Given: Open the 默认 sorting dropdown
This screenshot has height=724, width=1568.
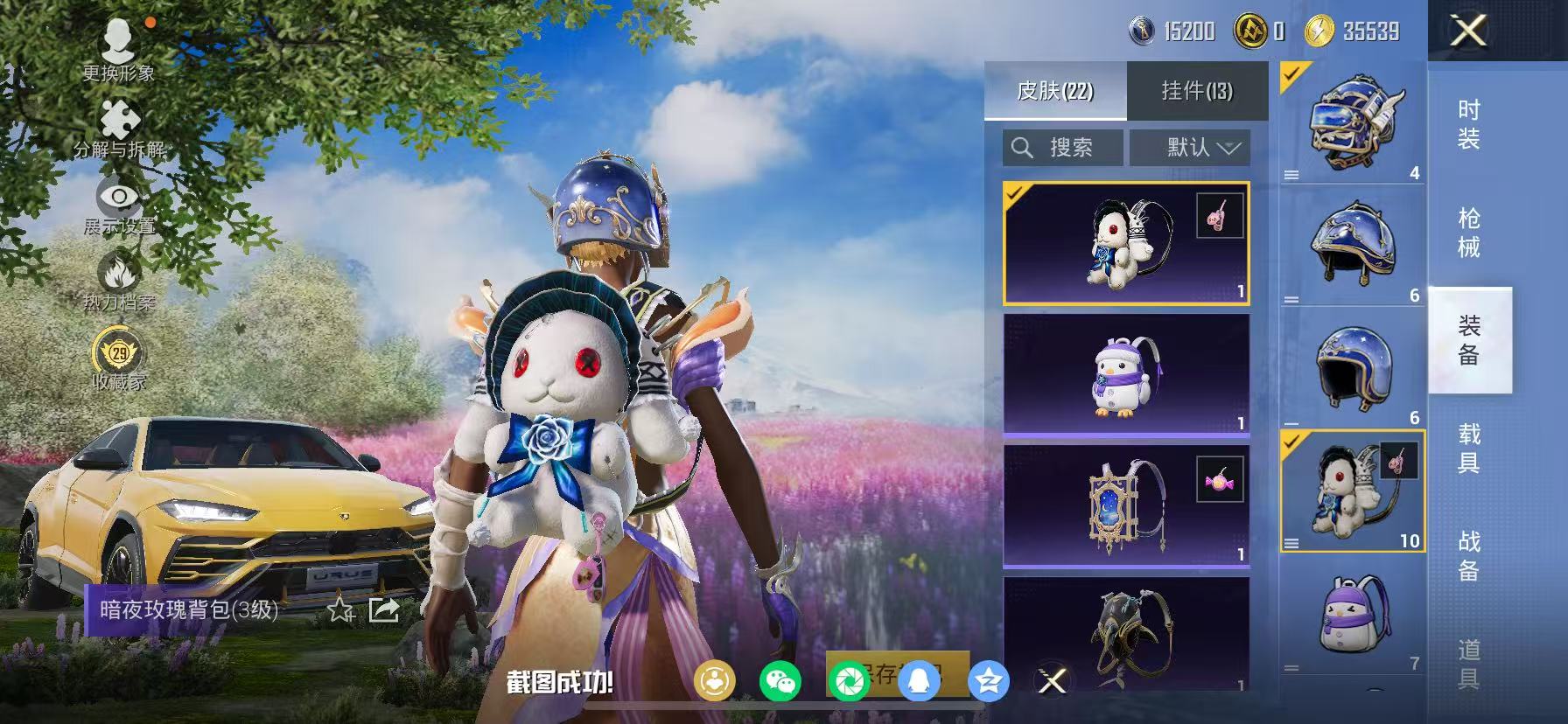Looking at the screenshot, I should click(x=1191, y=147).
